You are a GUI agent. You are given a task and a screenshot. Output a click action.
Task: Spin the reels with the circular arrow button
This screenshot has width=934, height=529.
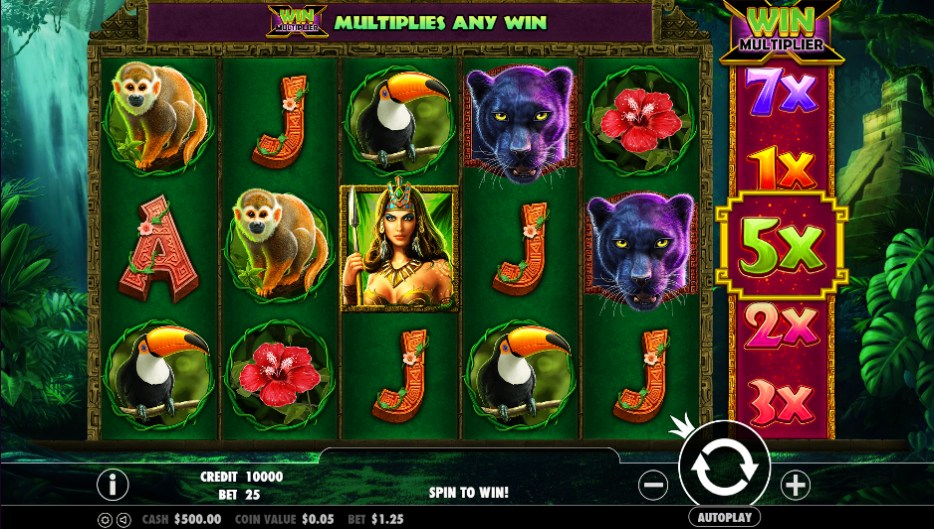(x=723, y=468)
